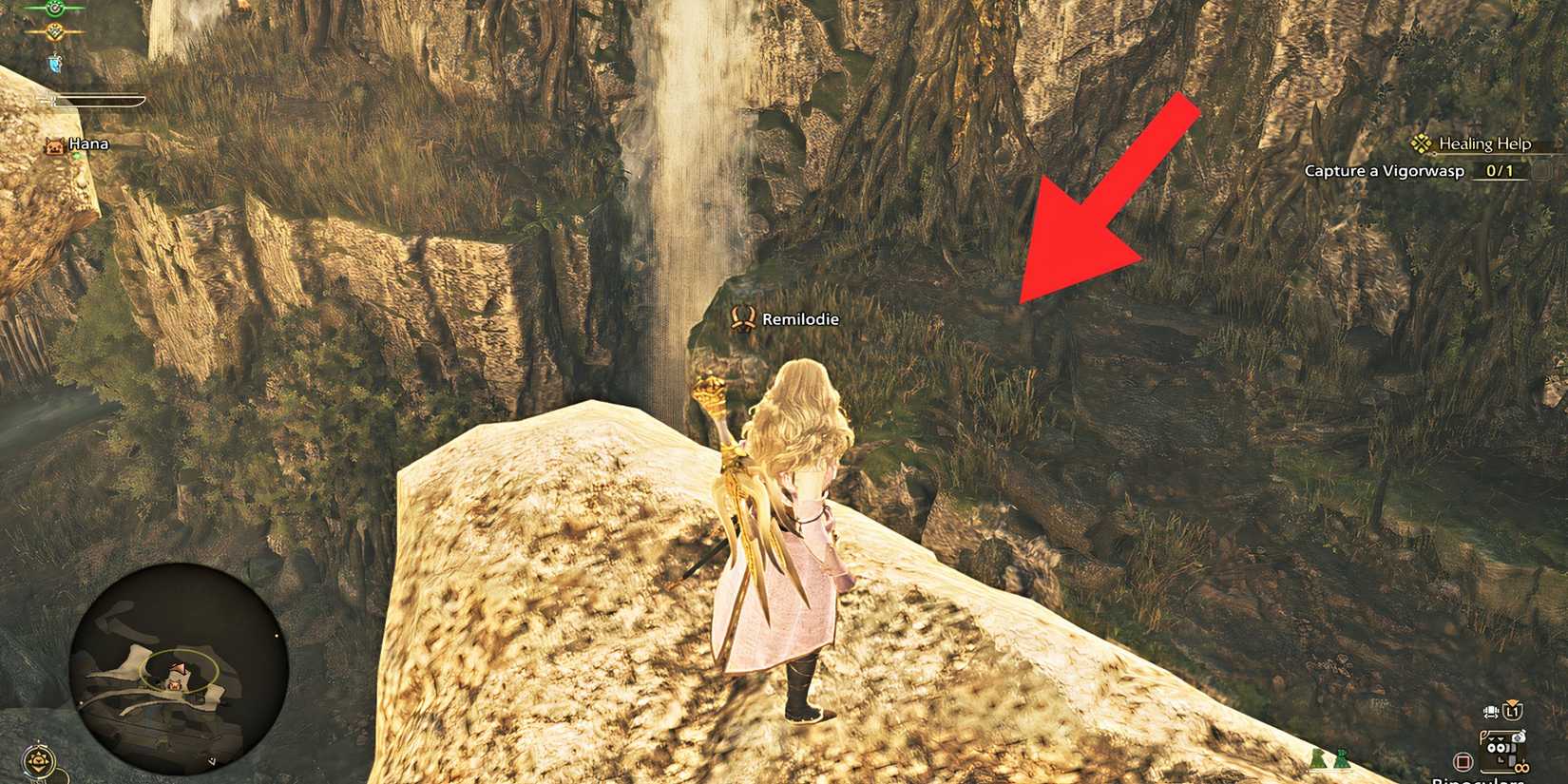Click the Healing Help quest crest icon
1568x784 pixels.
click(1422, 143)
